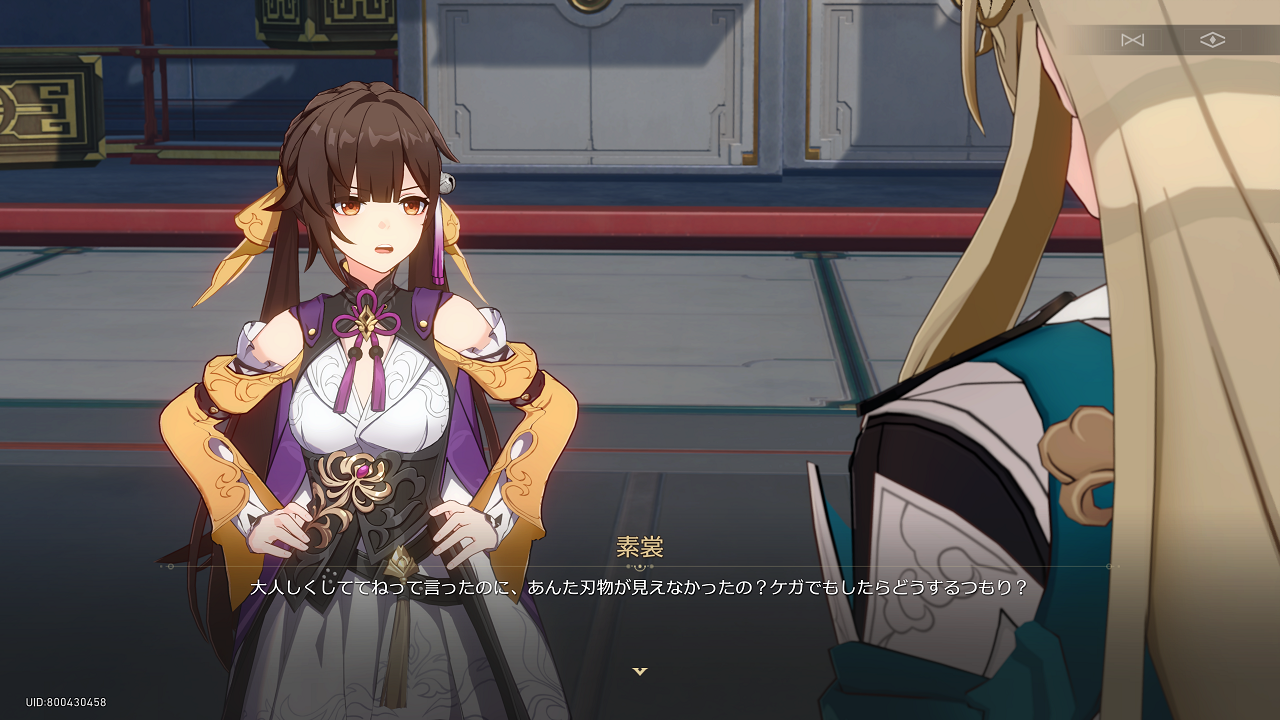Advance the dialogue with the gold arrow
Viewport: 1280px width, 720px height.
(640, 671)
